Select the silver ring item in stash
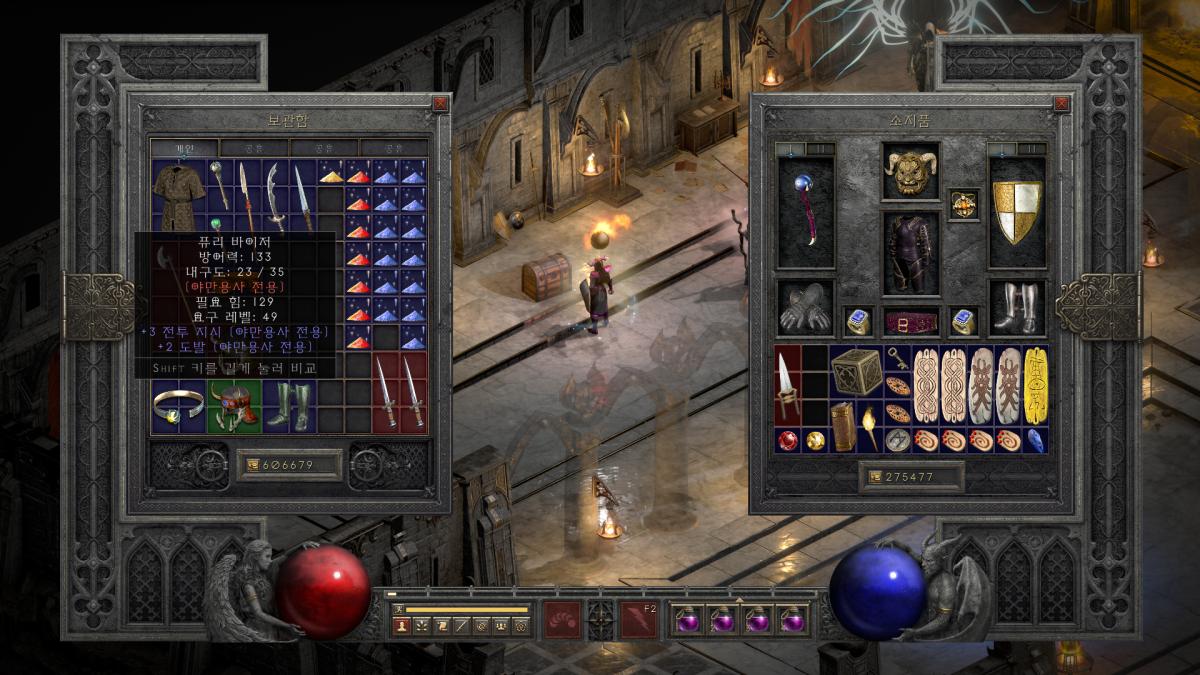This screenshot has width=1200, height=675. coord(178,405)
